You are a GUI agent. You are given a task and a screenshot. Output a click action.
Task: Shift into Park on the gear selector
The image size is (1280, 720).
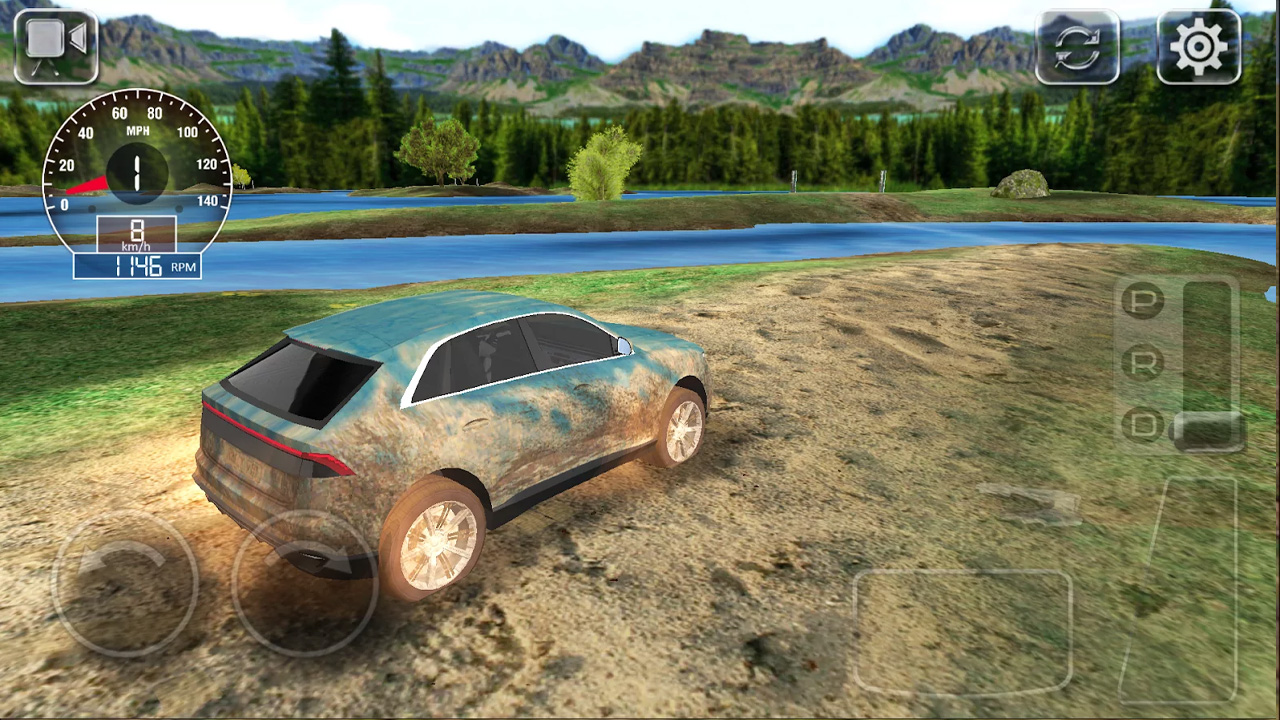point(1141,301)
